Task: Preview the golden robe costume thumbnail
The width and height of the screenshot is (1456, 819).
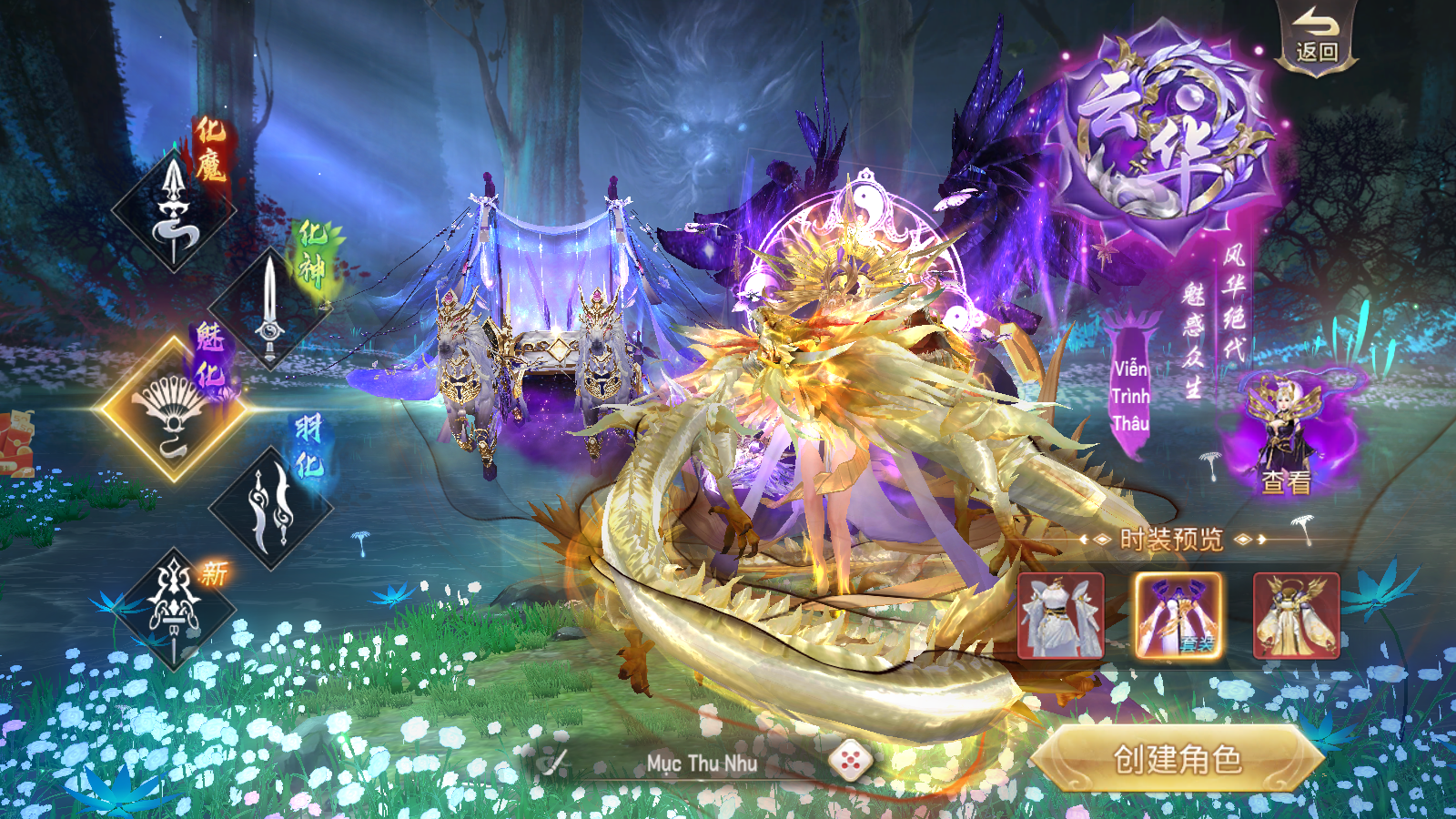Action: pyautogui.click(x=1296, y=615)
